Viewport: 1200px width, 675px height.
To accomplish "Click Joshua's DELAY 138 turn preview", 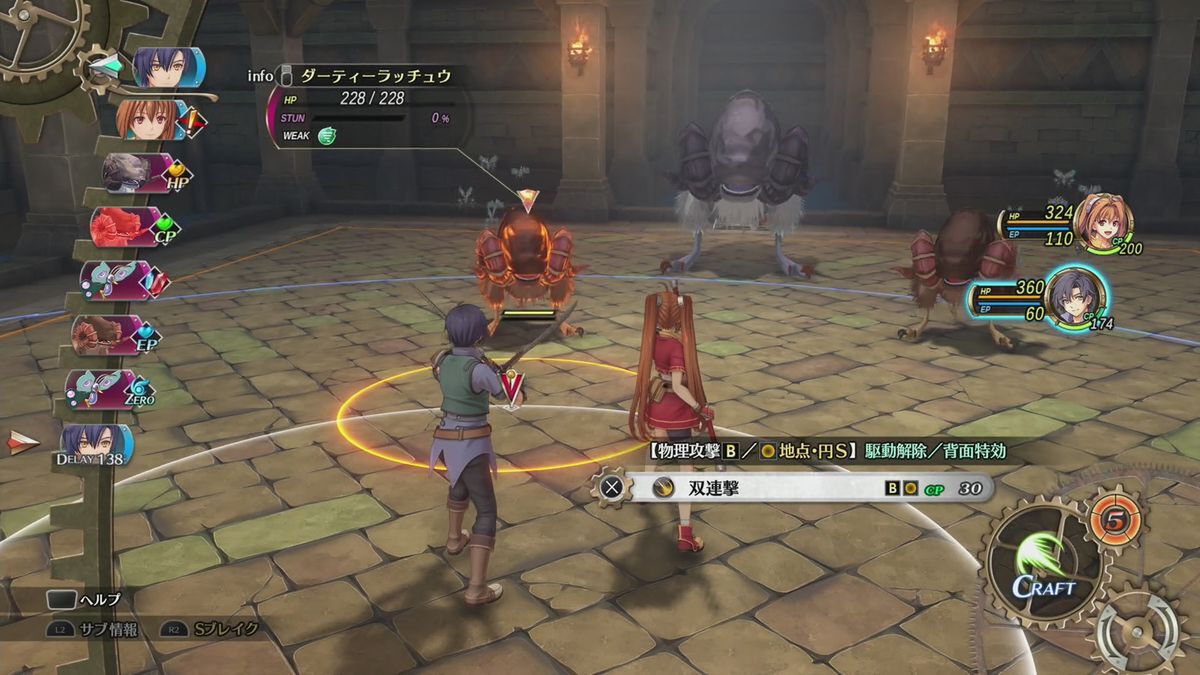I will 95,445.
